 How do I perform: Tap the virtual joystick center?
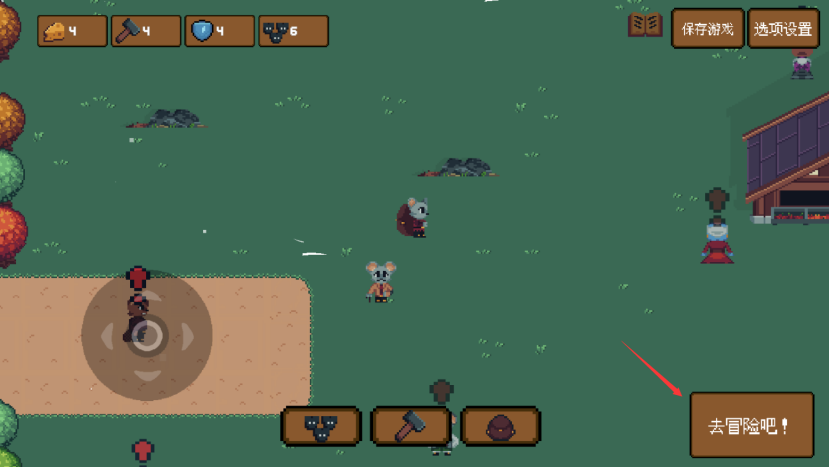pos(147,335)
